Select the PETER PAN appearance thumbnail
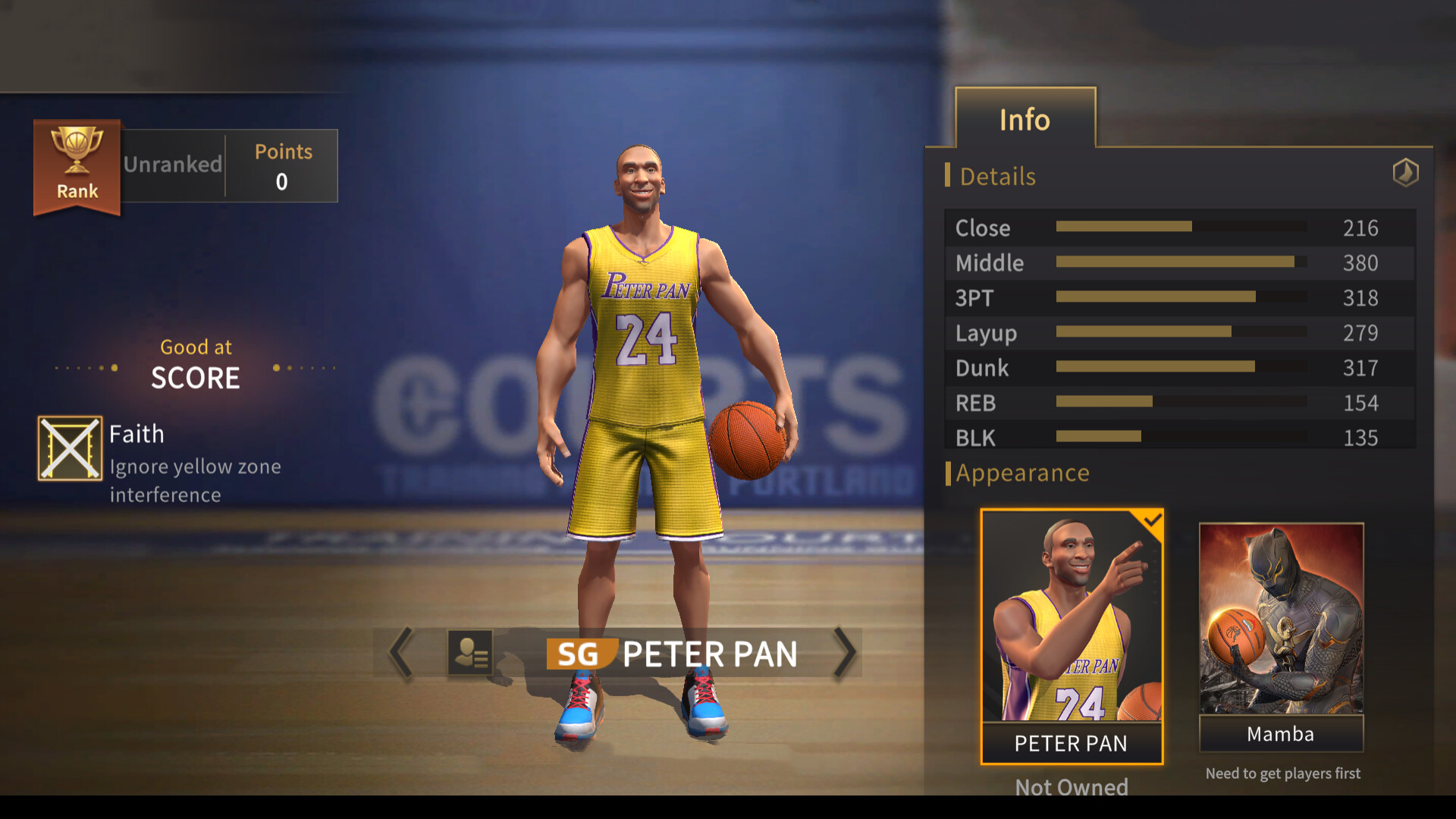This screenshot has height=819, width=1456. pyautogui.click(x=1072, y=635)
